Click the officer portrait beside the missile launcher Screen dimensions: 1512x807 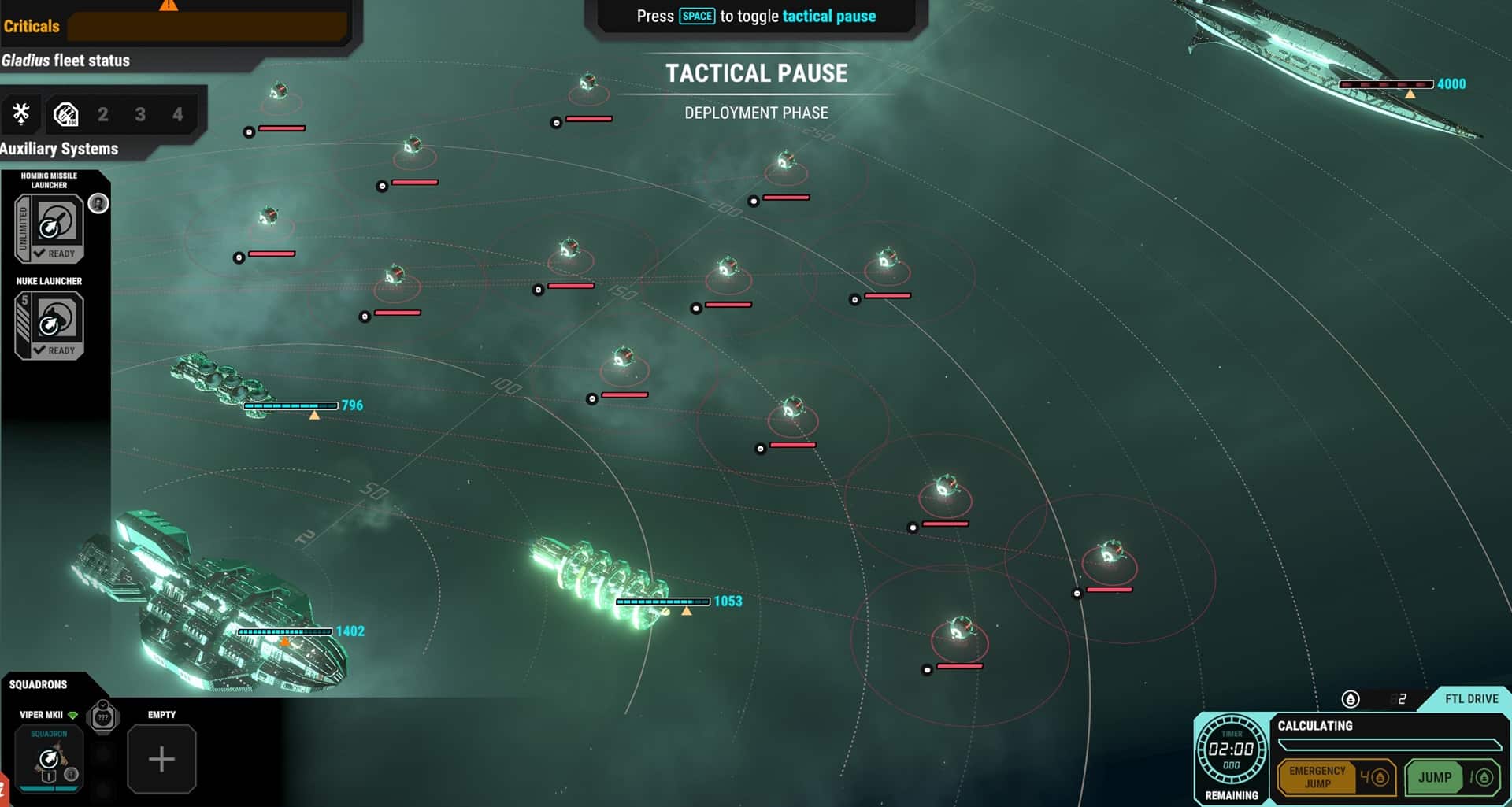(x=98, y=204)
